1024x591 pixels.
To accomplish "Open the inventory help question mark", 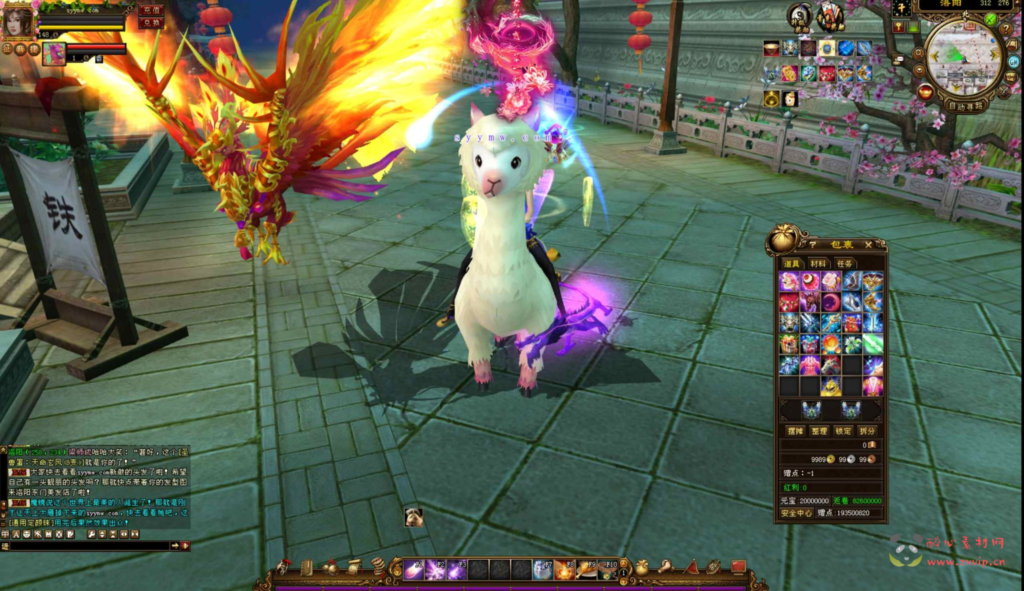I will [812, 243].
